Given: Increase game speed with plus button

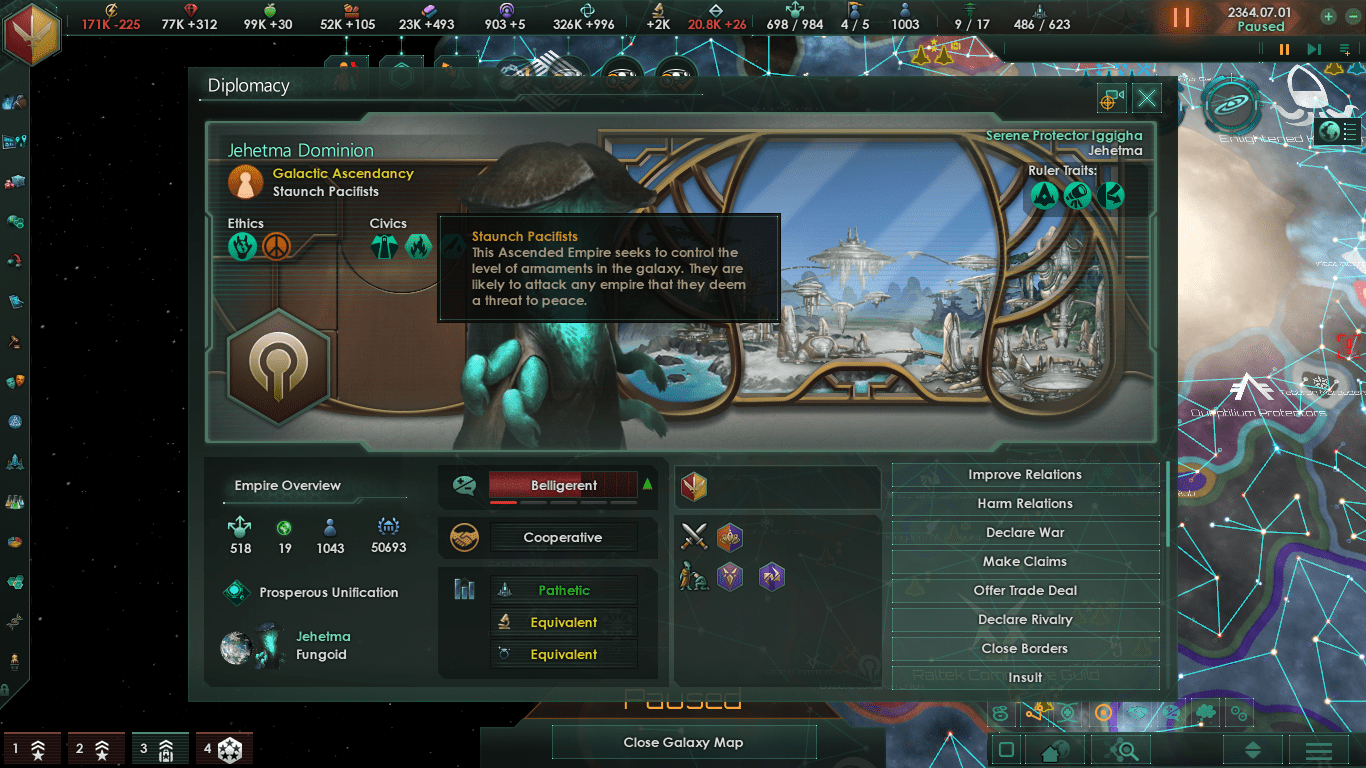Looking at the screenshot, I should pyautogui.click(x=1328, y=16).
